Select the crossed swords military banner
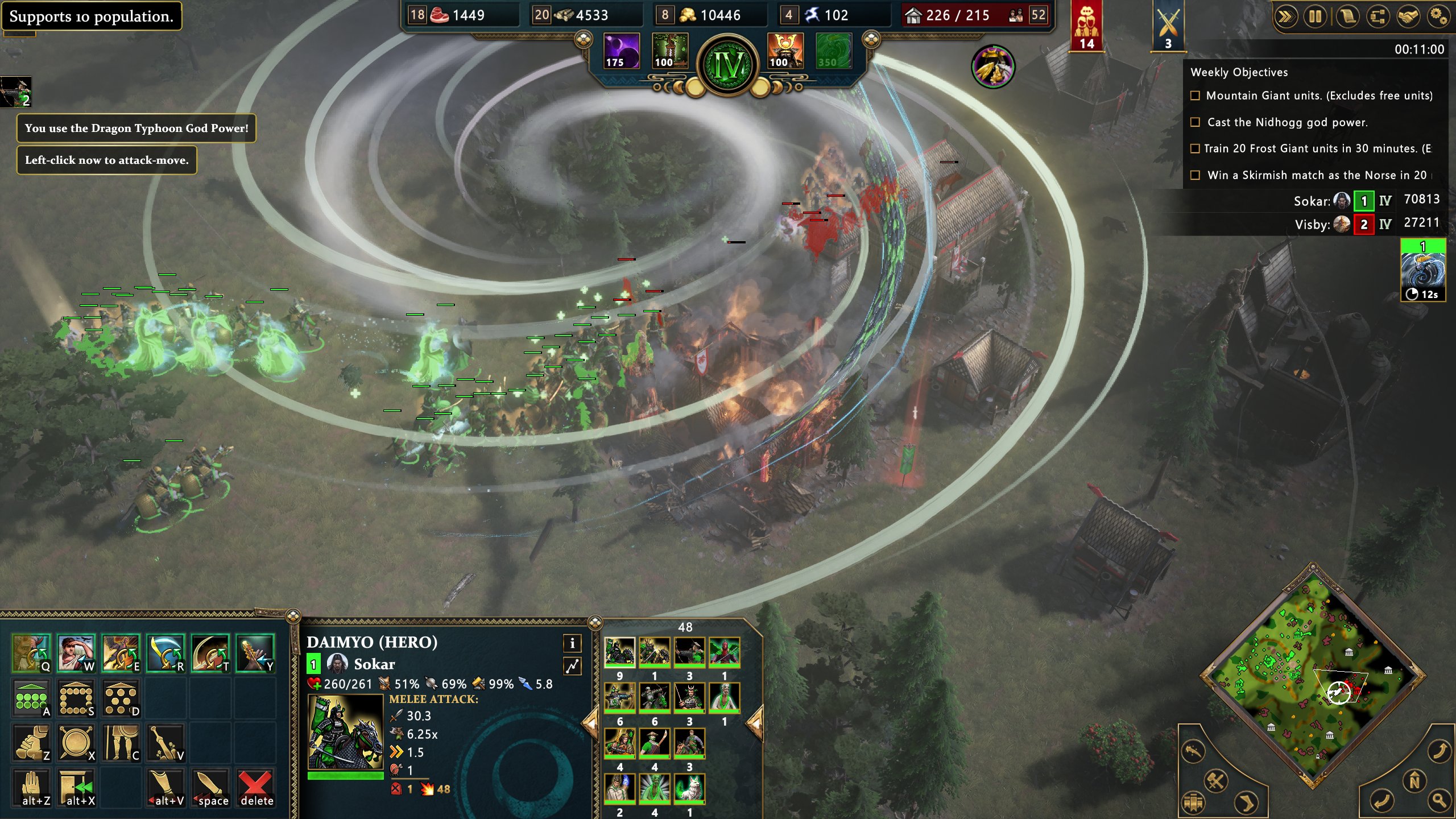 1168,26
